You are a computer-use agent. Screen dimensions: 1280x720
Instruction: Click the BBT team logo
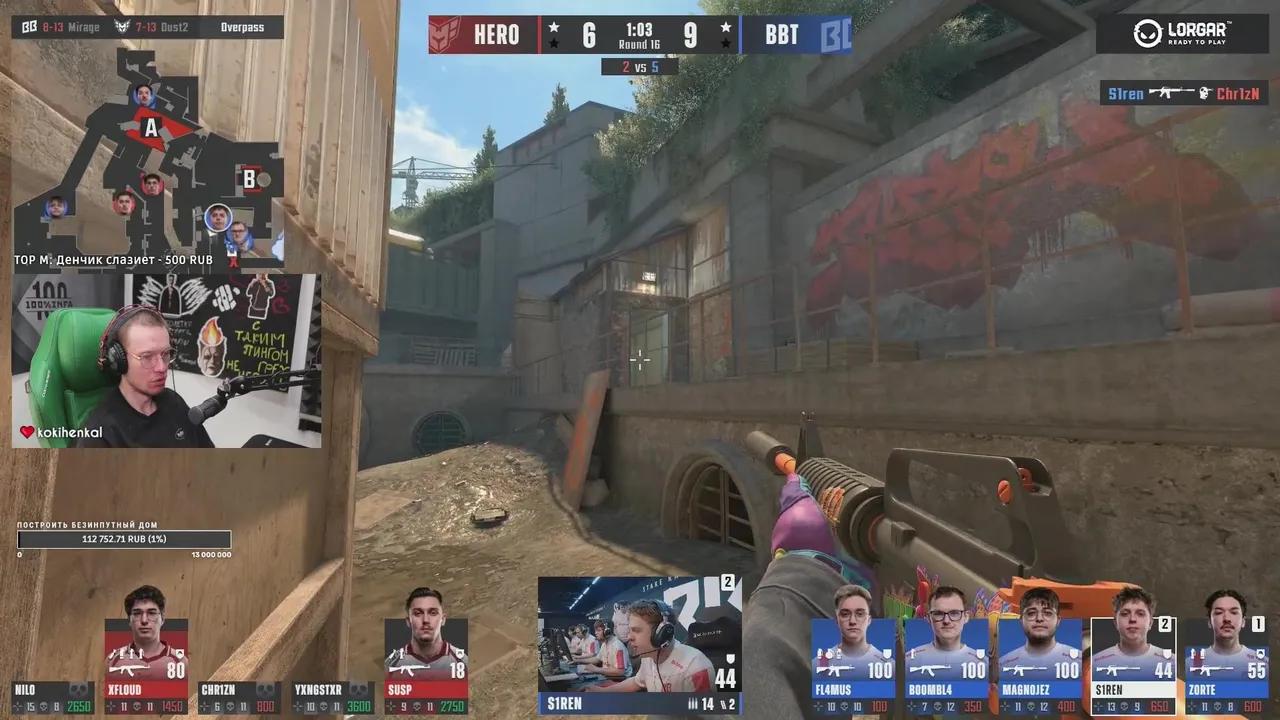pyautogui.click(x=835, y=35)
